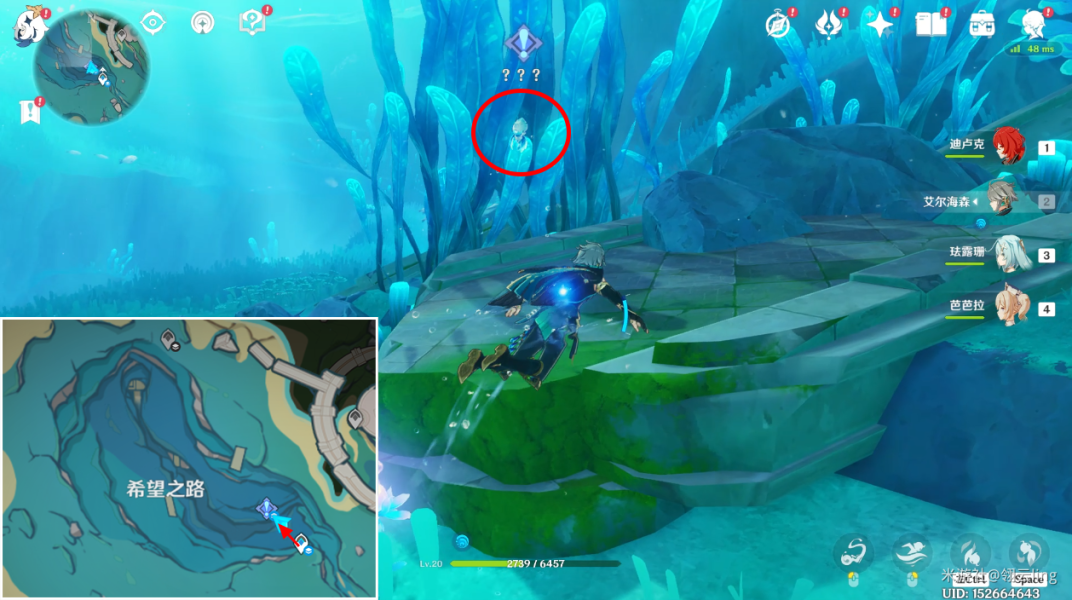Use the underwater swirl attack skill

click(x=853, y=551)
